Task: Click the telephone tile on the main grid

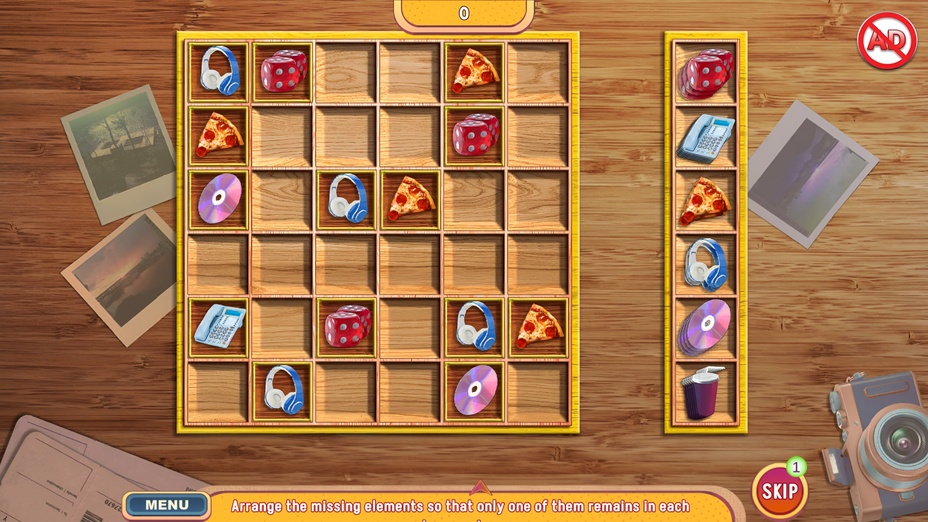Action: 219,326
